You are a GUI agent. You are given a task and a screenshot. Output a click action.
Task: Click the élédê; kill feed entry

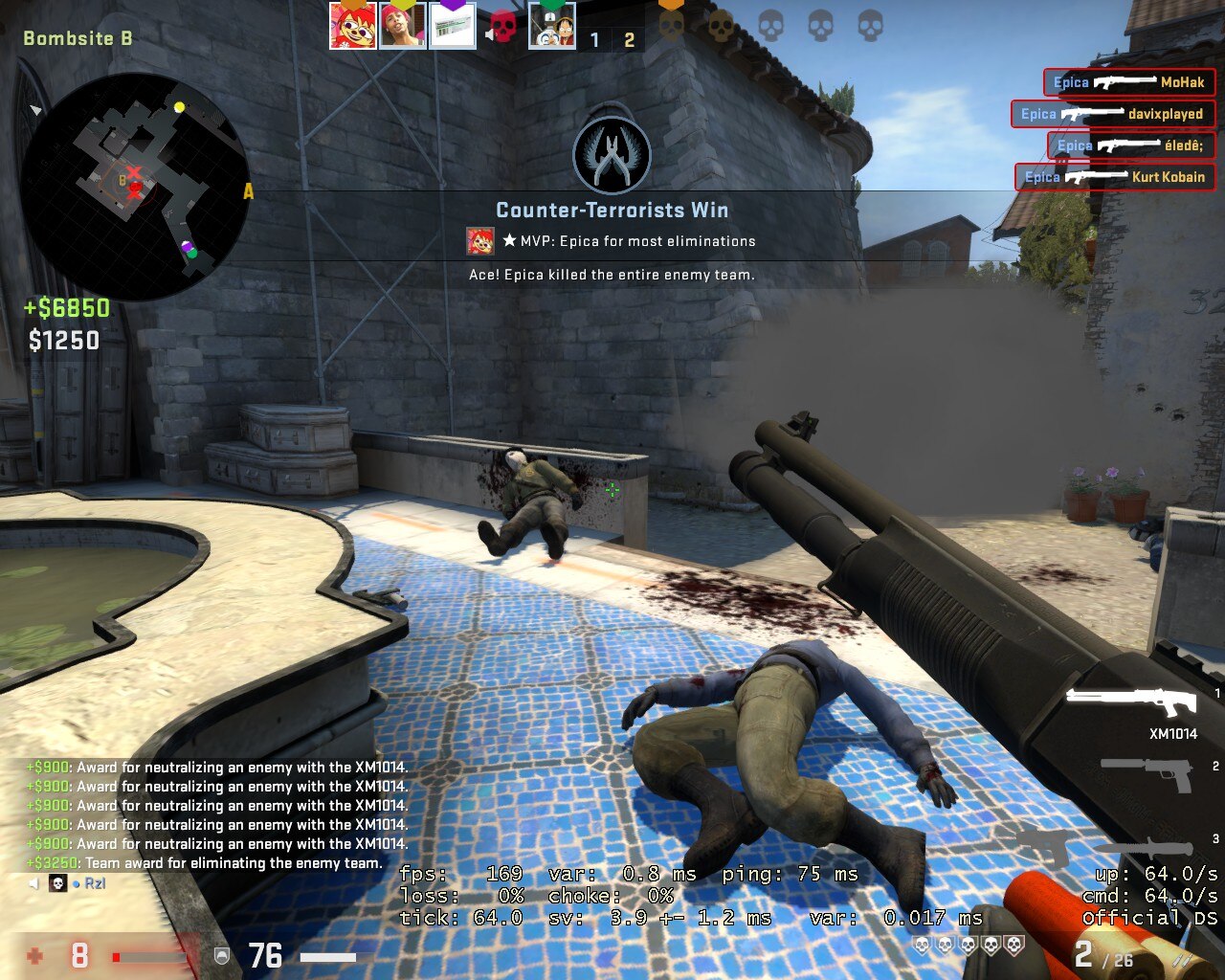(1130, 145)
